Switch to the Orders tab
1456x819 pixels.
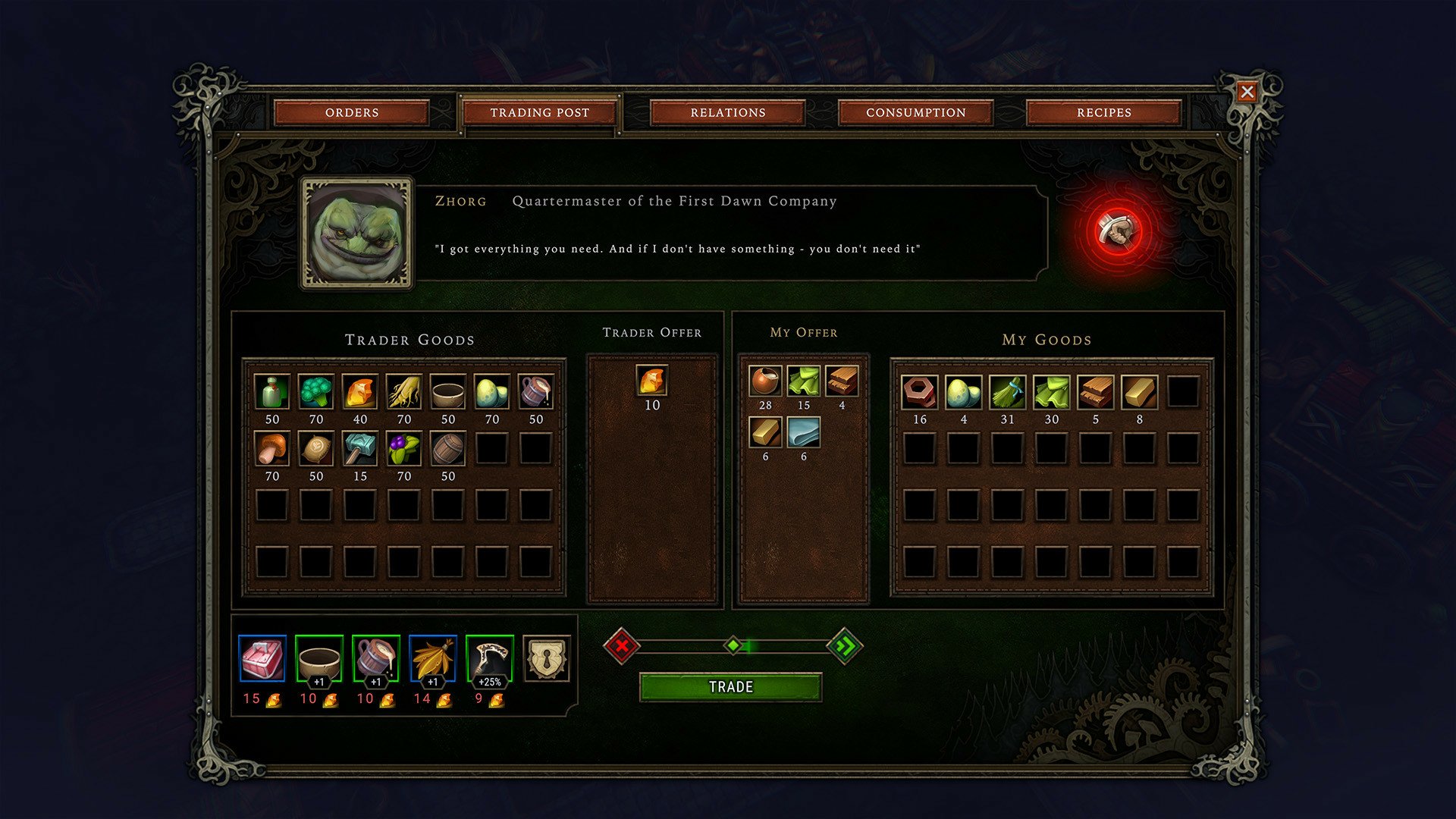[352, 112]
